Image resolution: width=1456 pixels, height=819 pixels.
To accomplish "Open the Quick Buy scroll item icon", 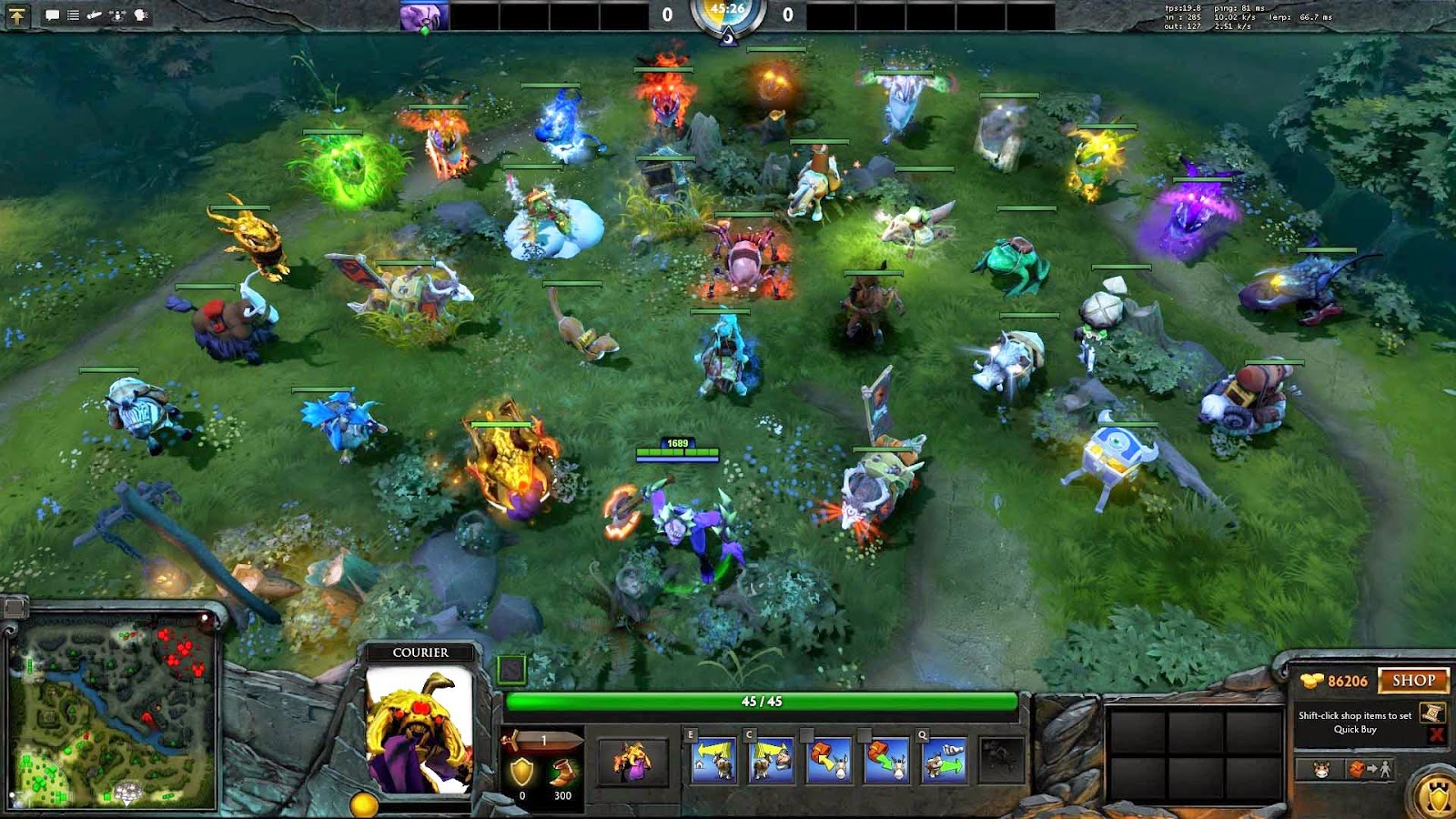I will [x=1433, y=714].
